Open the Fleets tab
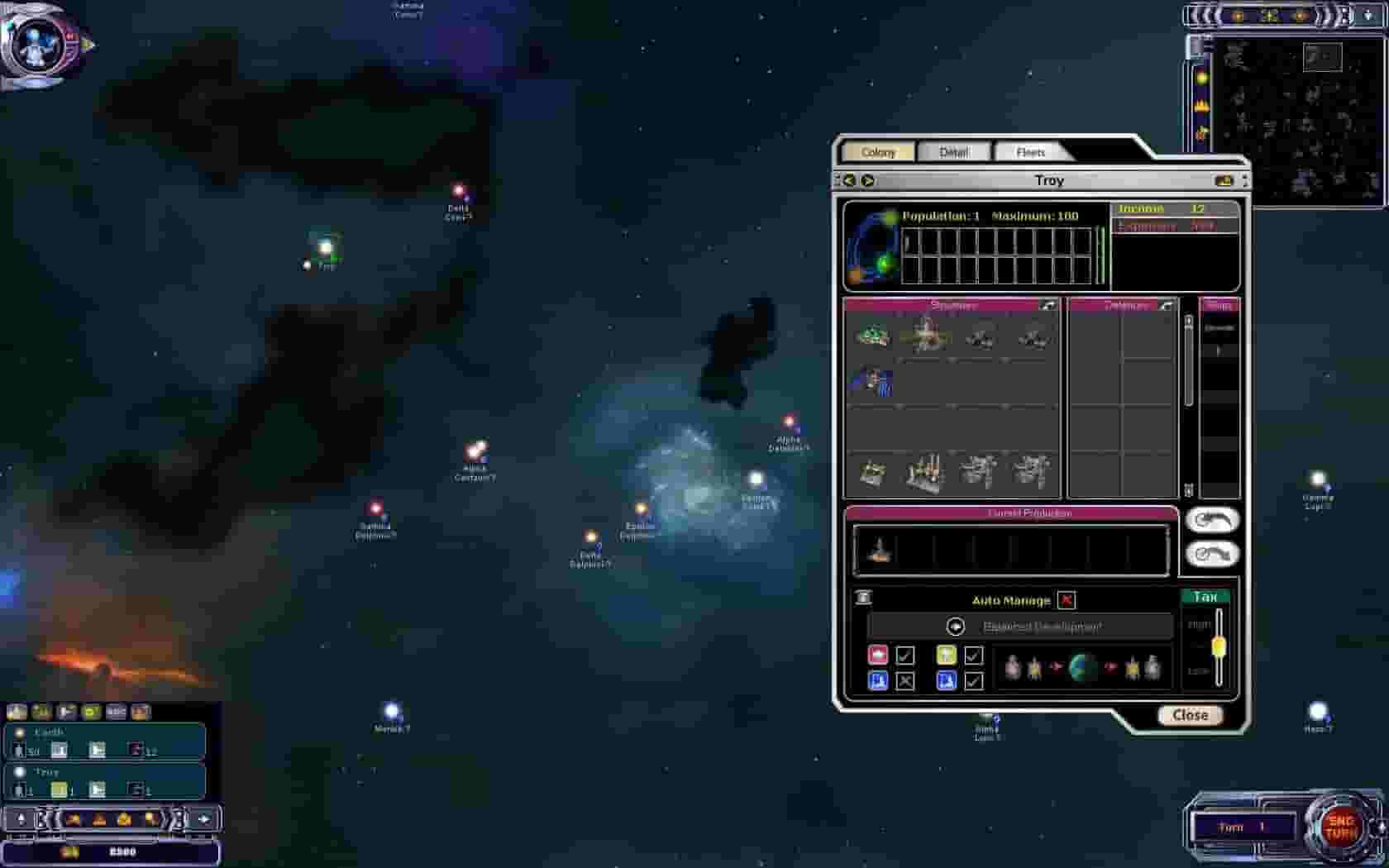The width and height of the screenshot is (1389, 868). (x=1030, y=151)
